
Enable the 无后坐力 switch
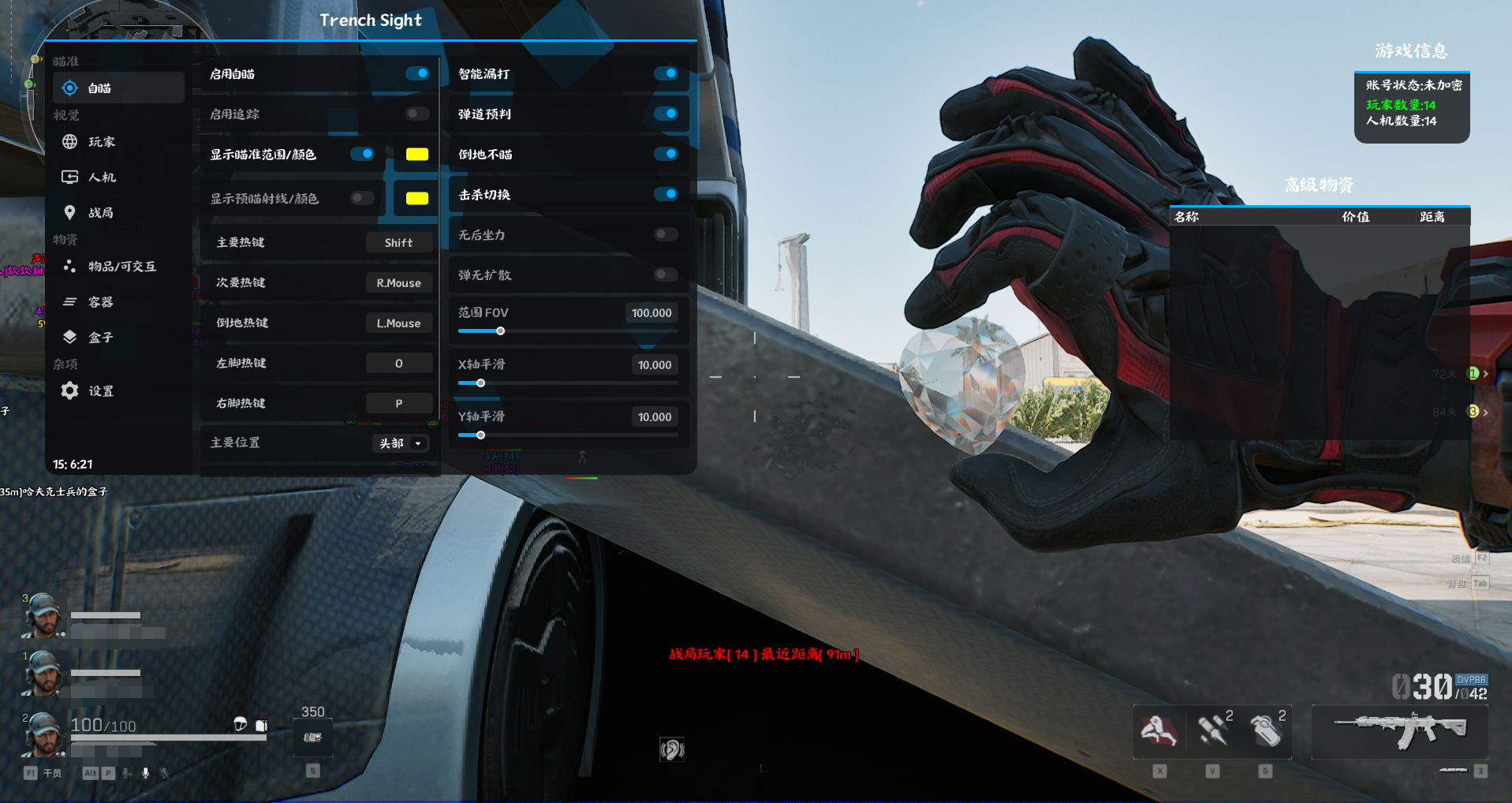pos(666,234)
